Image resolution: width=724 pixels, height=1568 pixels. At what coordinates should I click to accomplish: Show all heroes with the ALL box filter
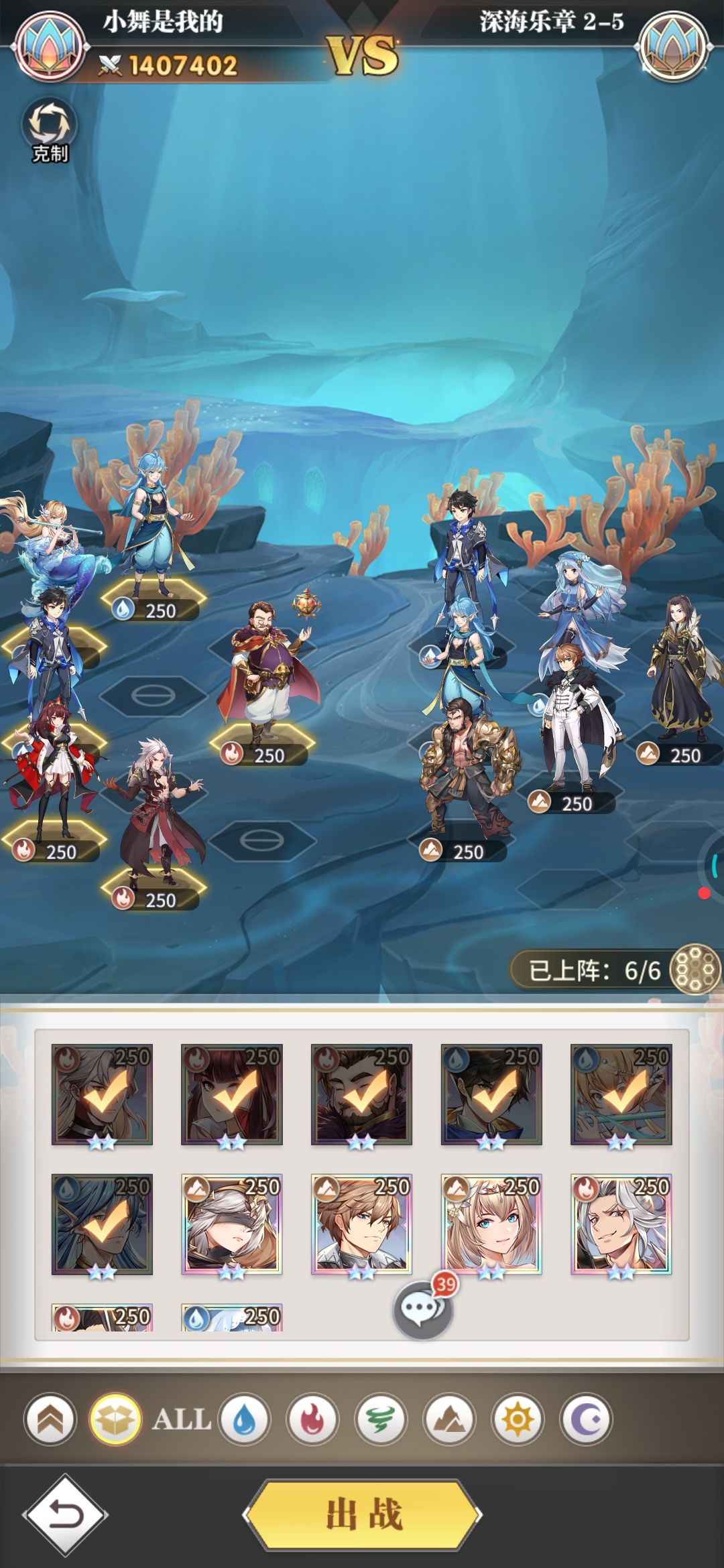[115, 1419]
